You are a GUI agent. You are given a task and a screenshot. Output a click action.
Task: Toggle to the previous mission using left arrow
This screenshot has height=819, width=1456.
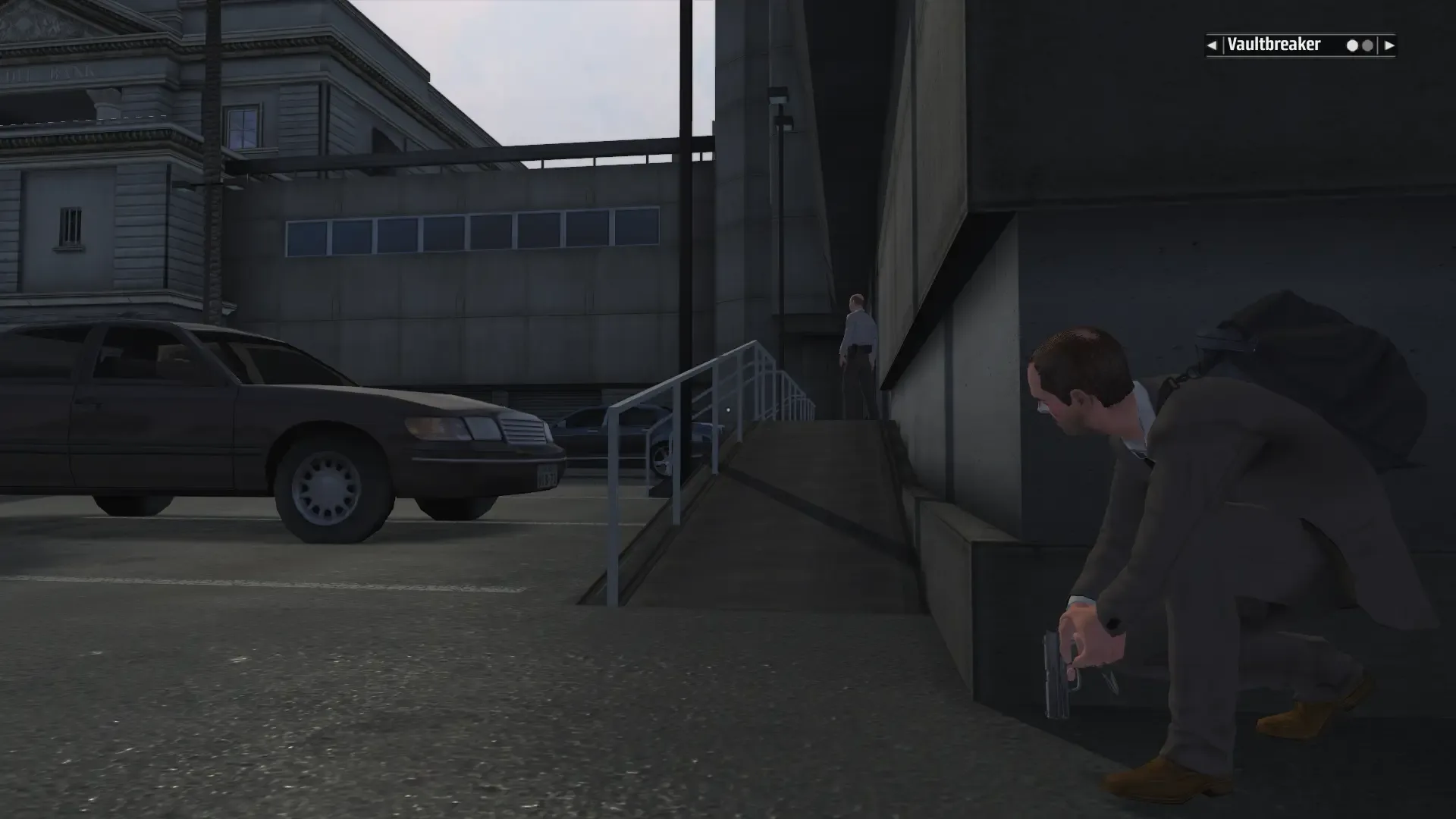[1213, 45]
